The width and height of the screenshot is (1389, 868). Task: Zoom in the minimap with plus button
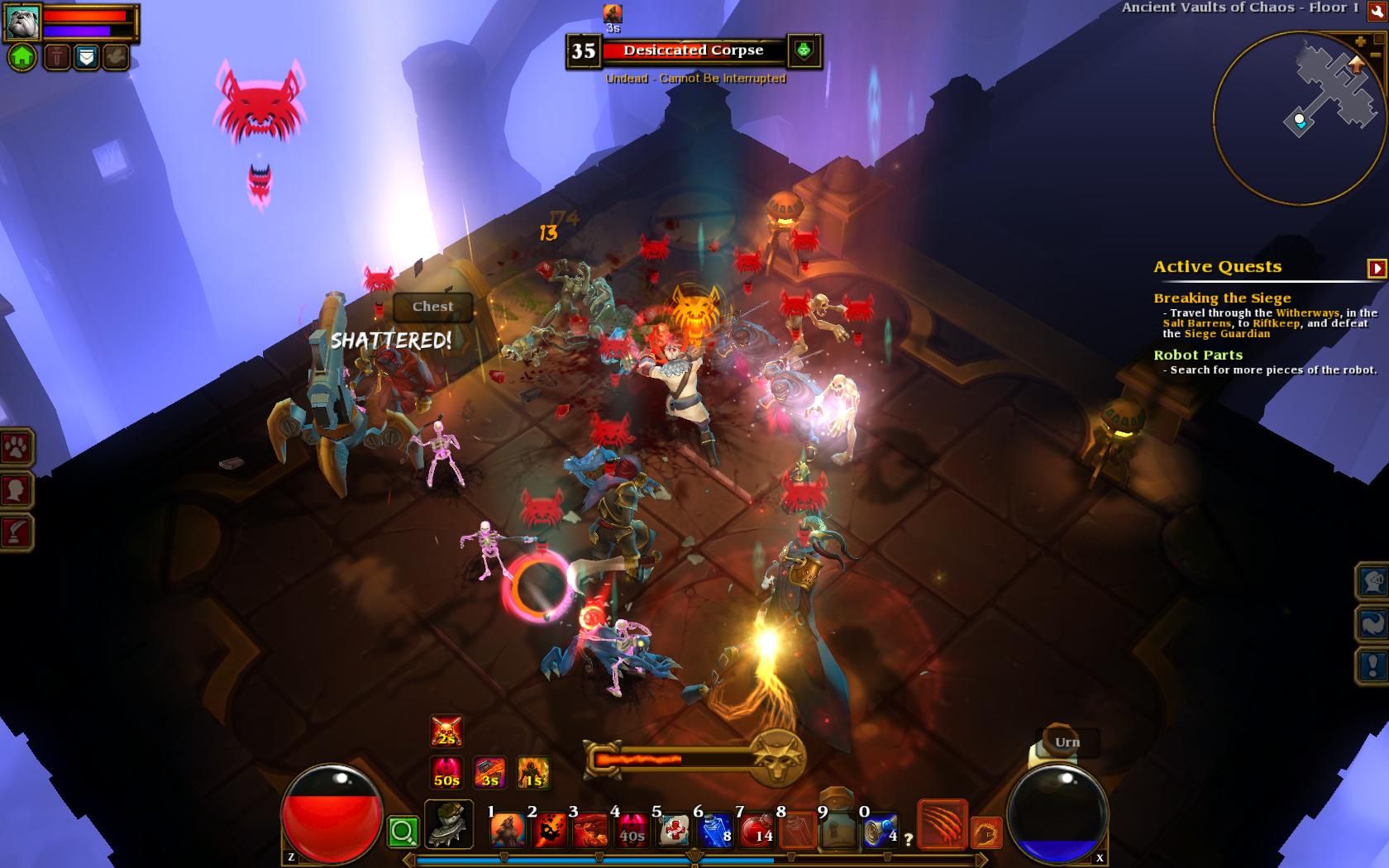click(1361, 41)
